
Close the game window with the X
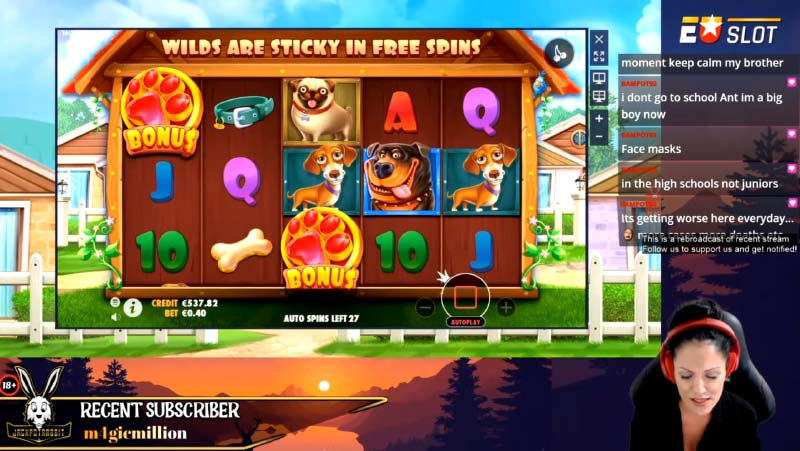coord(599,39)
